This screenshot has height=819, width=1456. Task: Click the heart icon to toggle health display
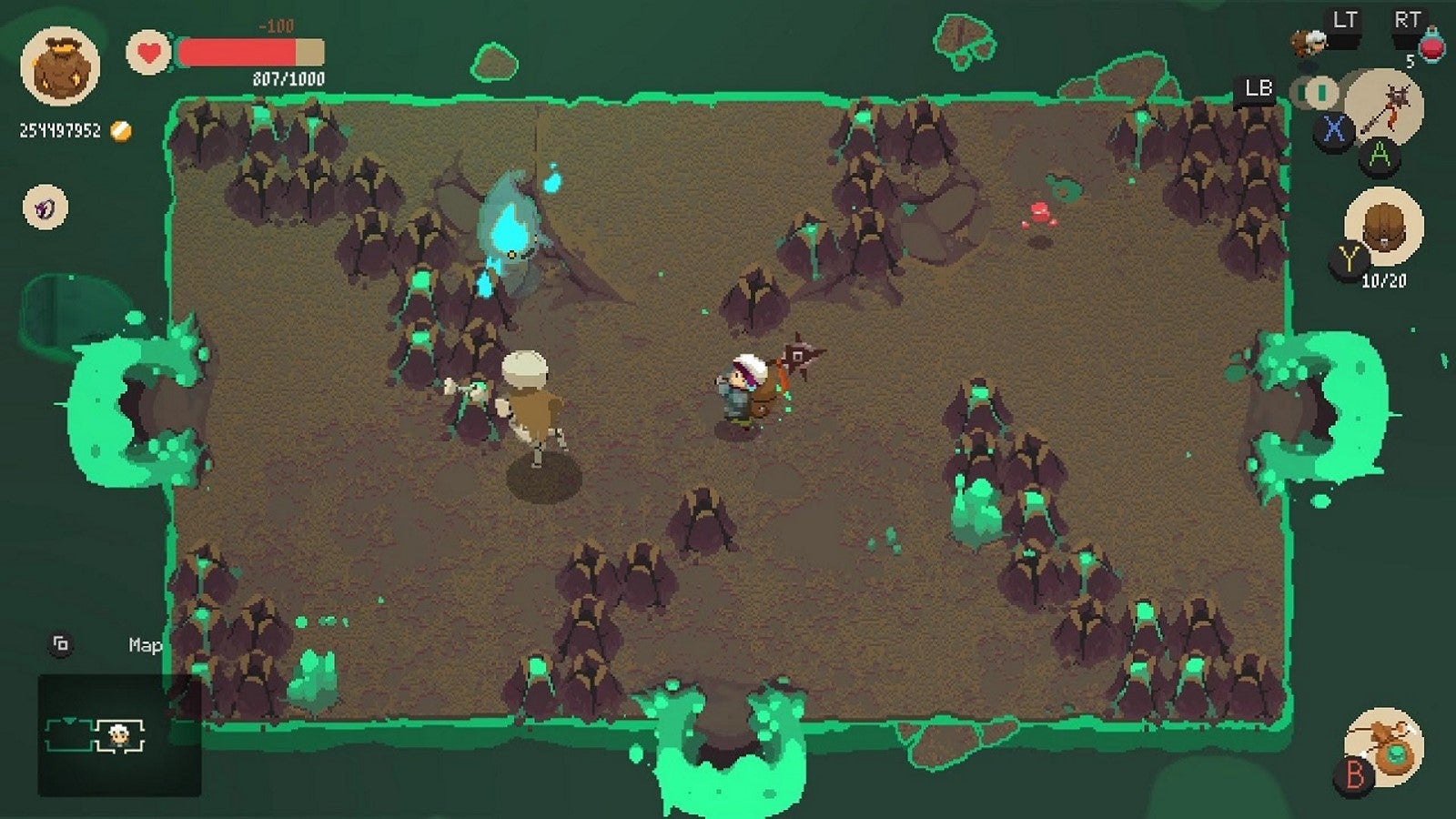[x=149, y=53]
